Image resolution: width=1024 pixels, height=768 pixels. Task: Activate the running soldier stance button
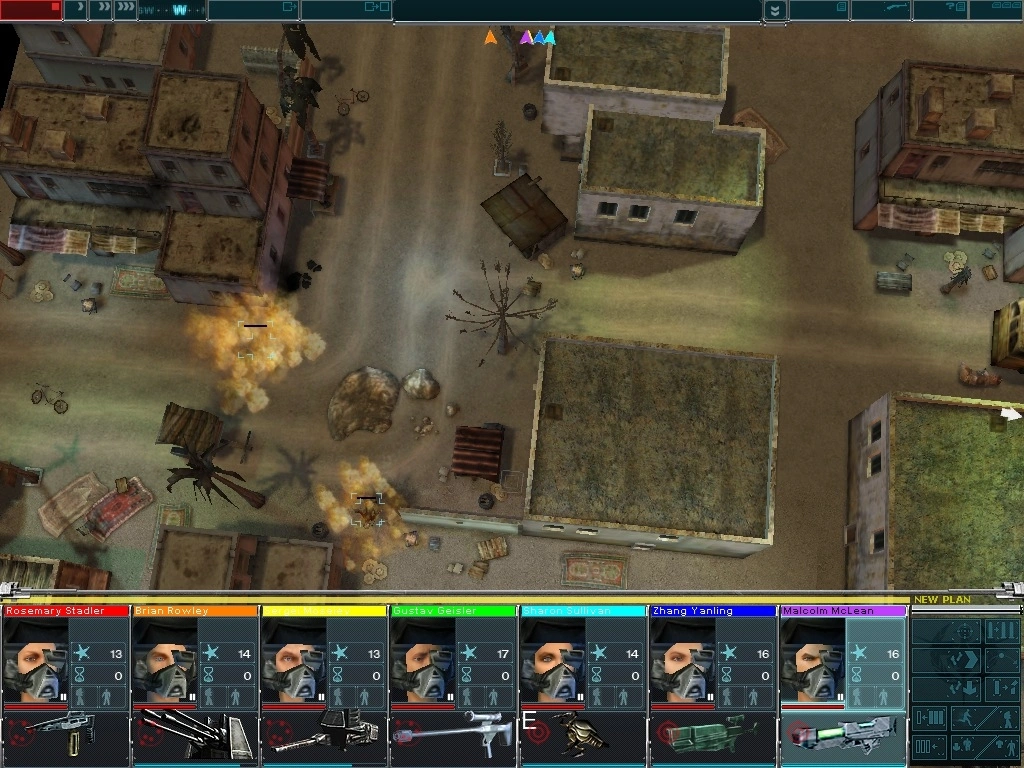966,718
